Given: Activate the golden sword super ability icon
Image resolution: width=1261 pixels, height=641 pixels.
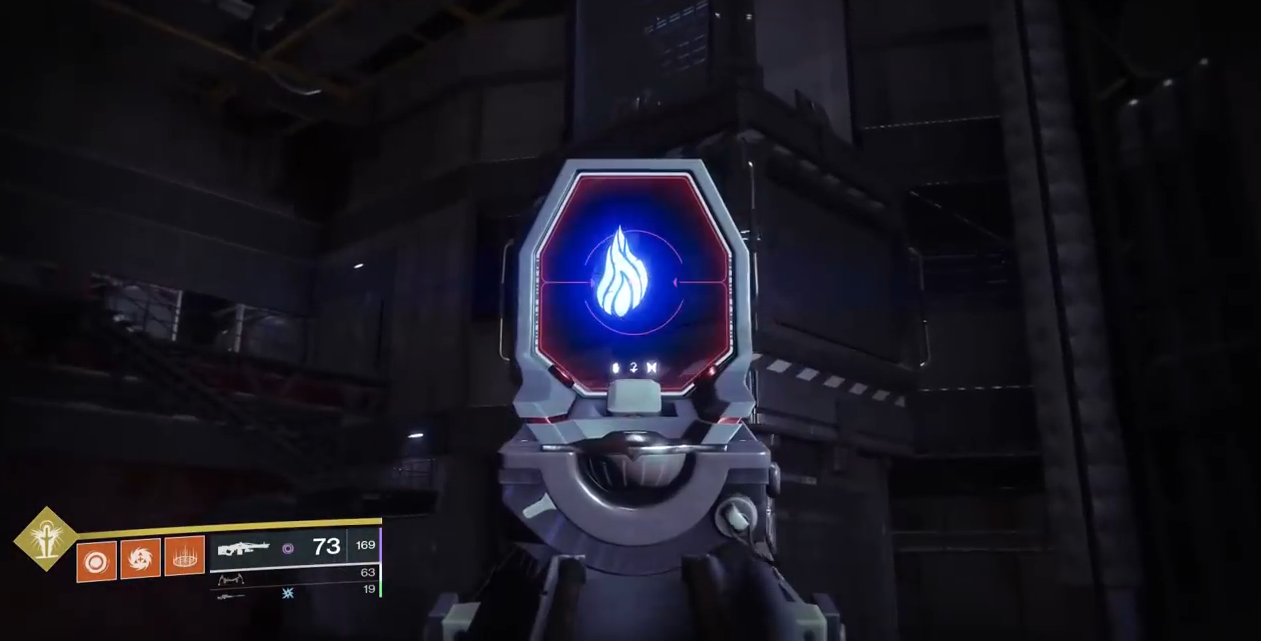Looking at the screenshot, I should (44, 539).
